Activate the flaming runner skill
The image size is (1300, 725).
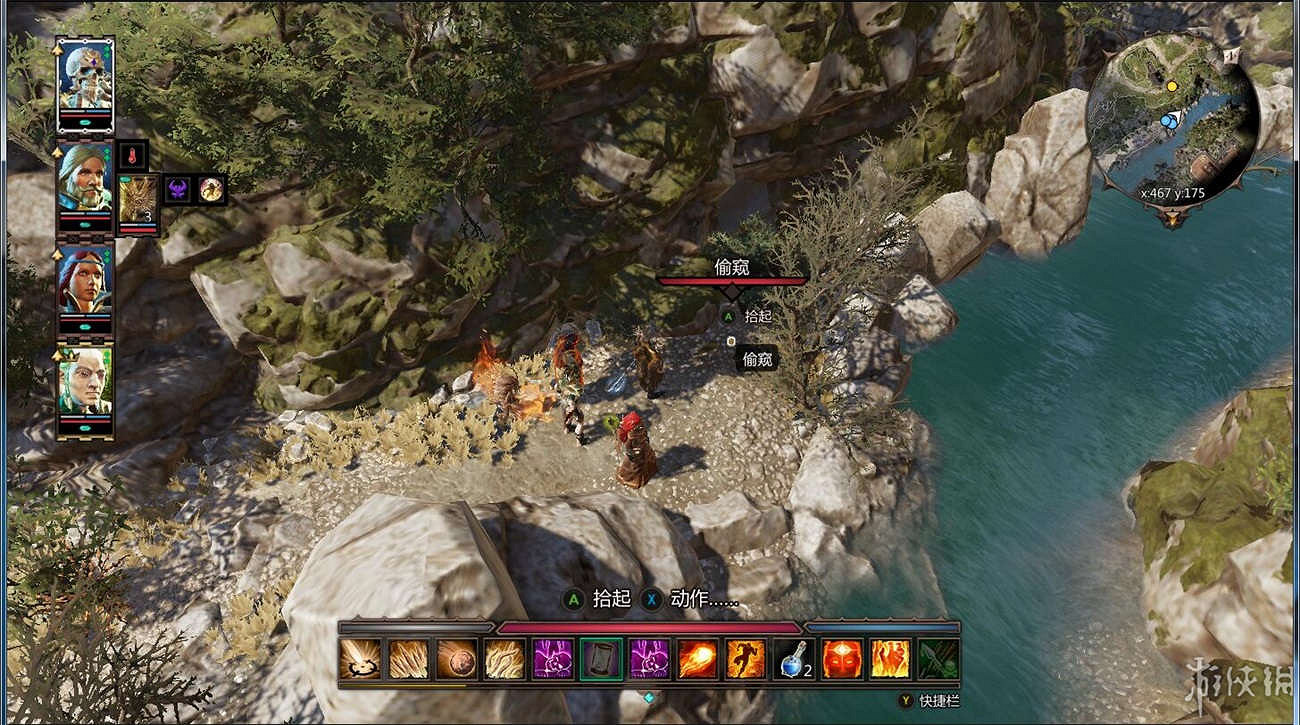click(745, 659)
